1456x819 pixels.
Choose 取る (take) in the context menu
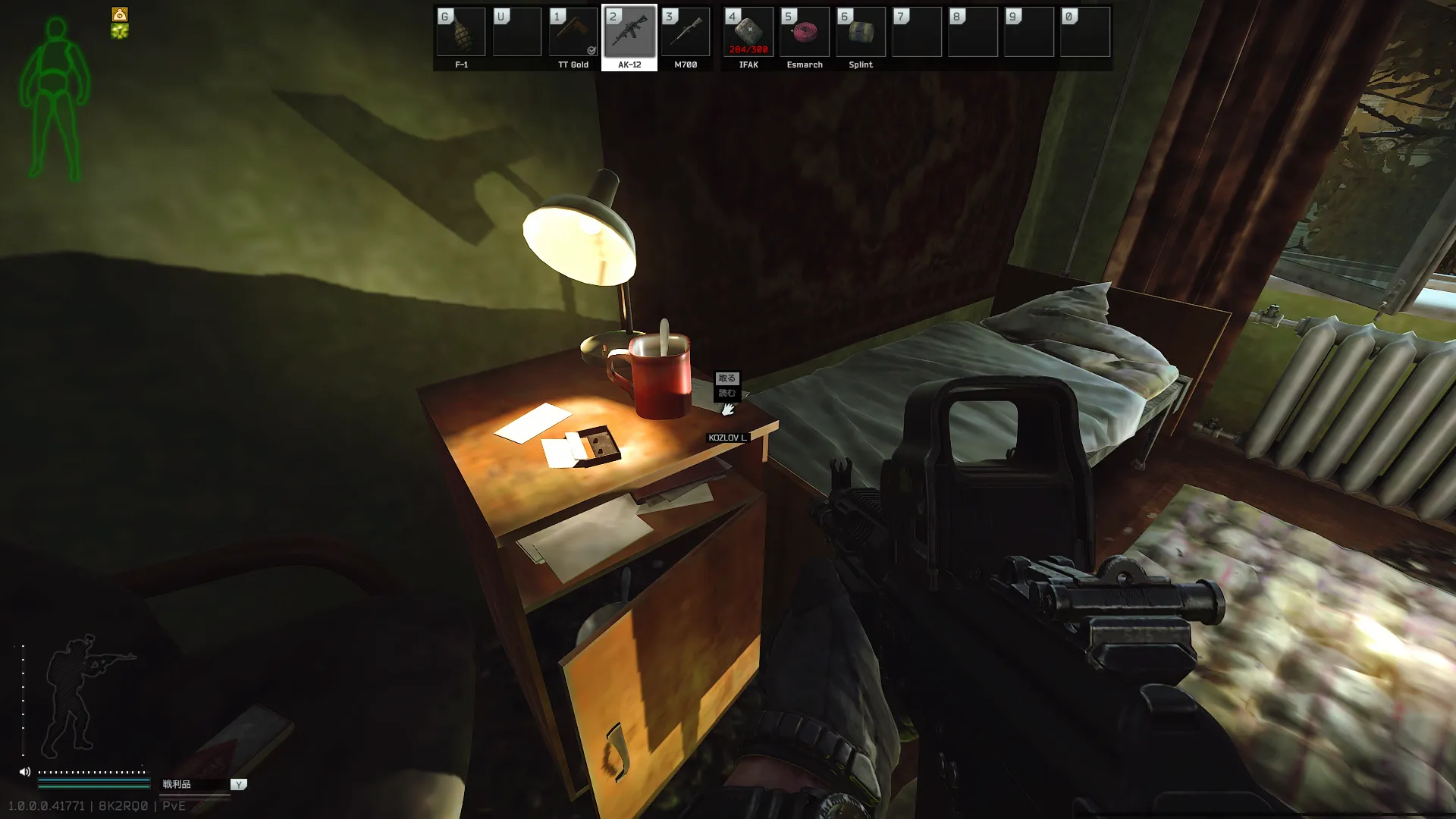pos(726,378)
